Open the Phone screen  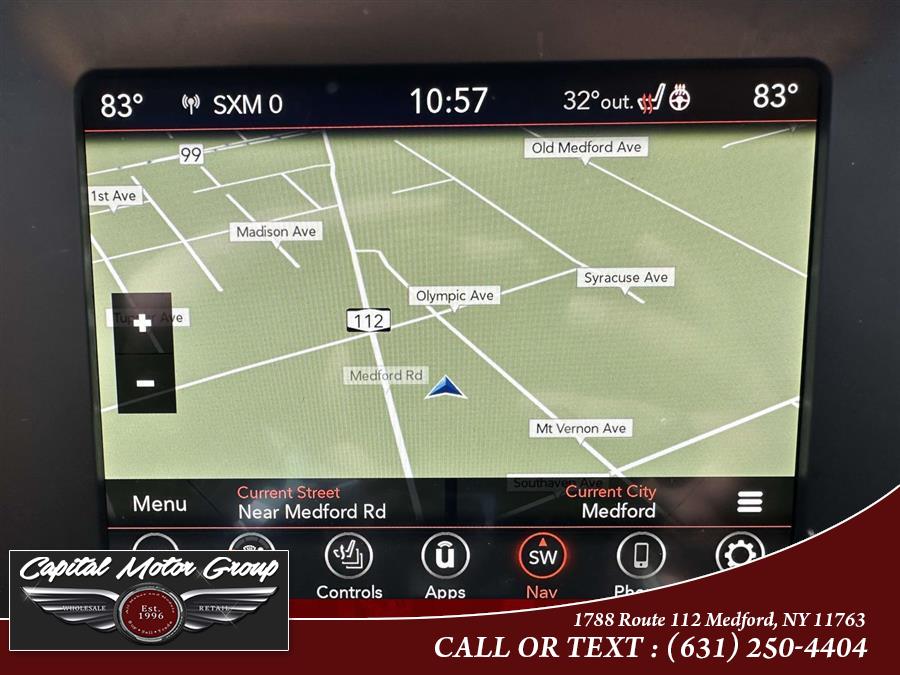click(x=640, y=560)
